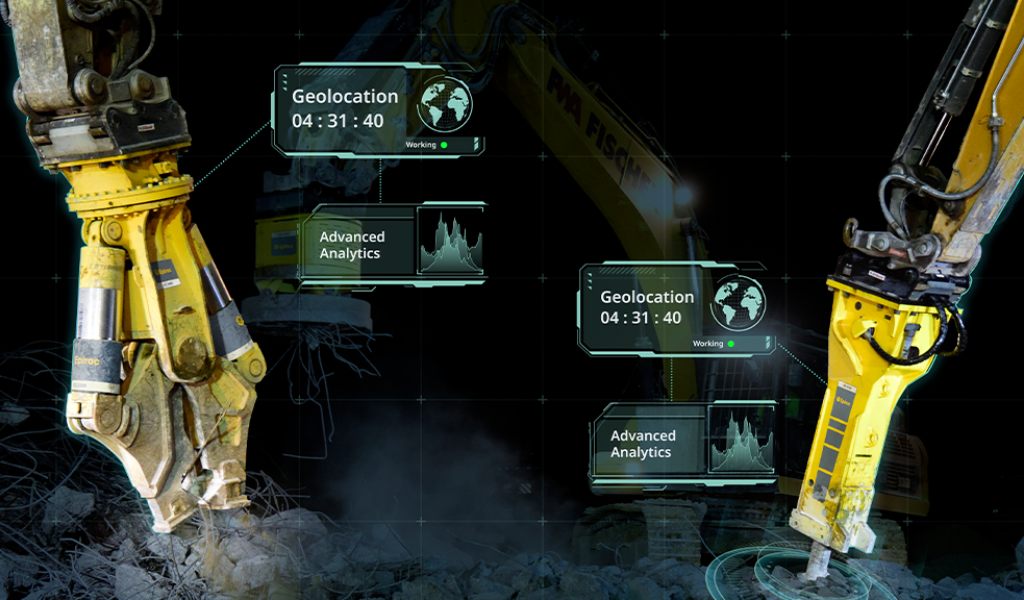Open the Geolocation panel linked to the demolition pulverizer

[x=345, y=109]
